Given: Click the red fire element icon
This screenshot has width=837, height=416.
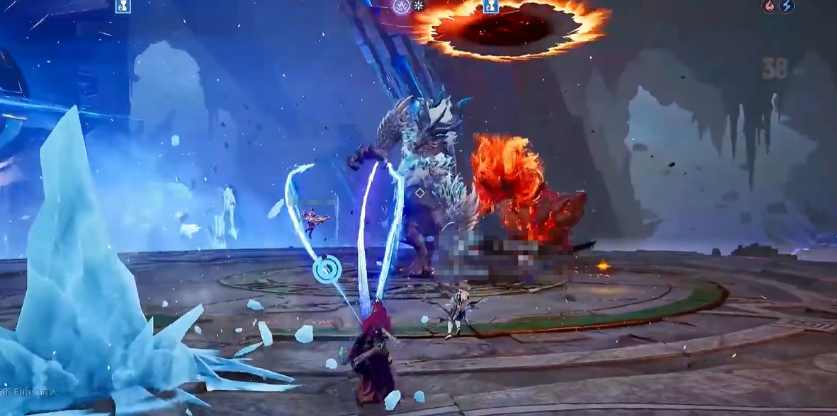Looking at the screenshot, I should pyautogui.click(x=770, y=6).
